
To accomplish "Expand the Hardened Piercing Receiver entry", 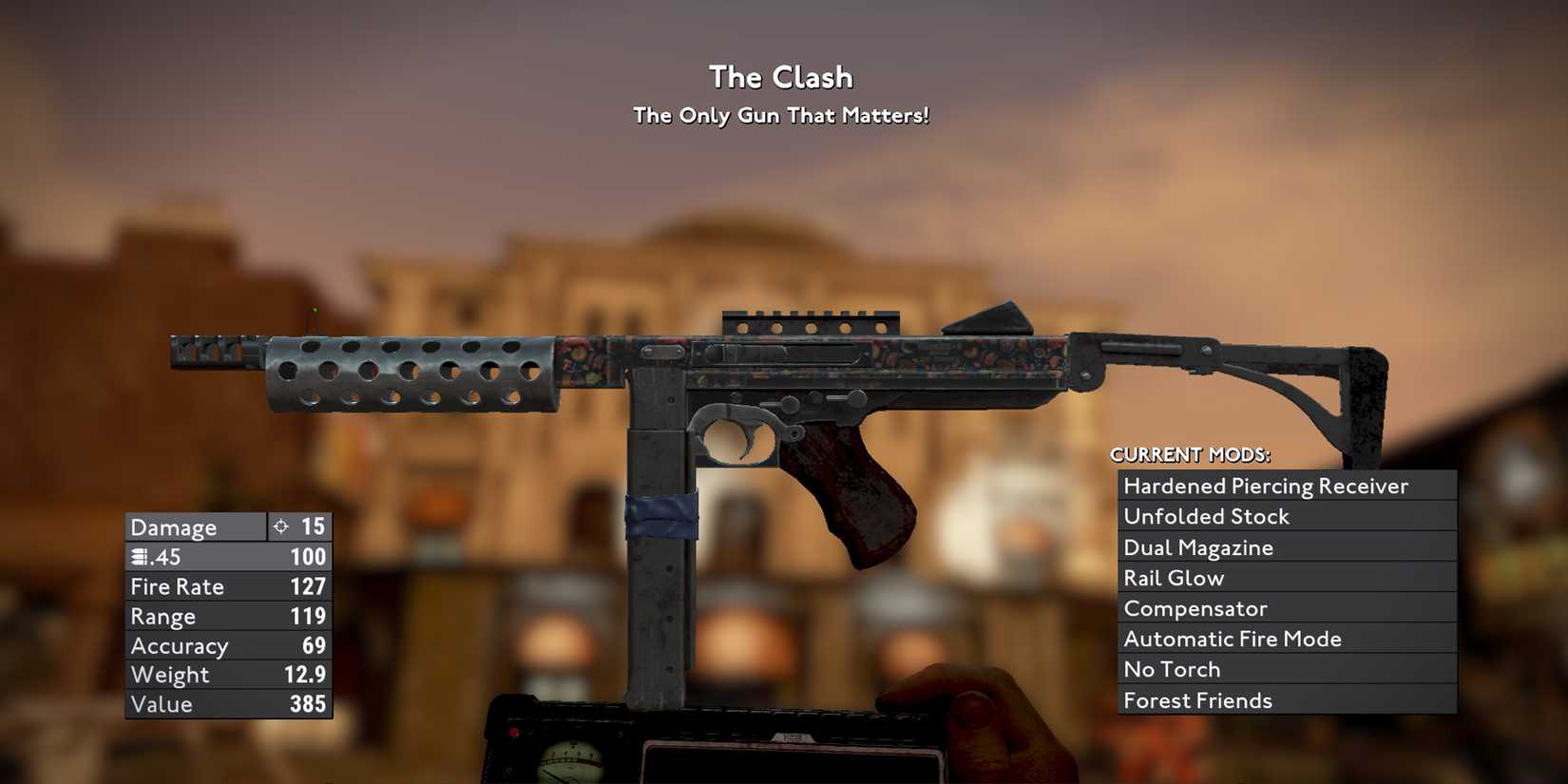I will [x=1266, y=485].
